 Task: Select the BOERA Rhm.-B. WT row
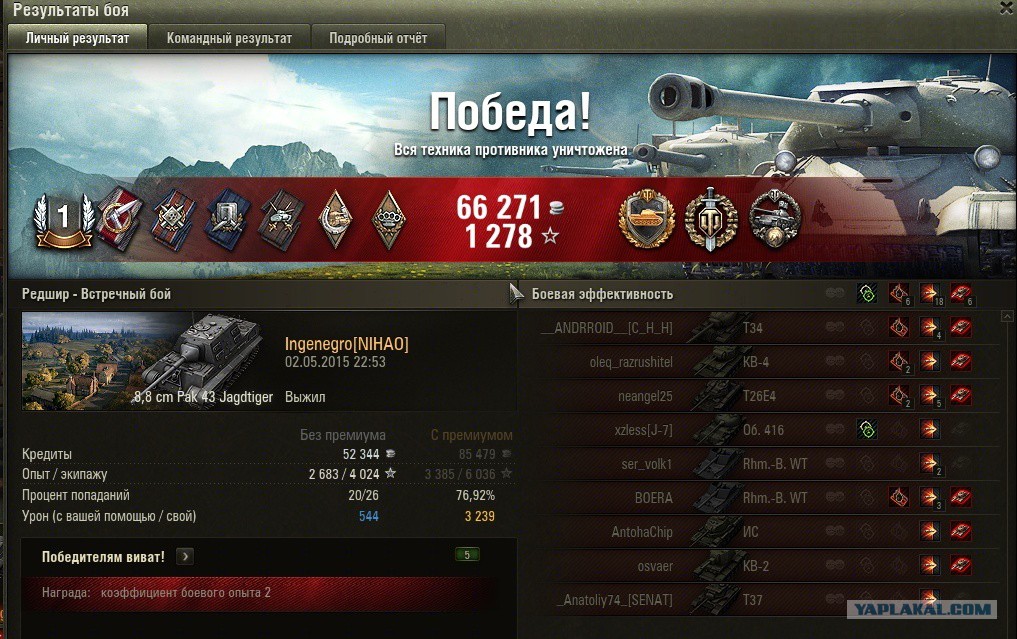point(760,498)
